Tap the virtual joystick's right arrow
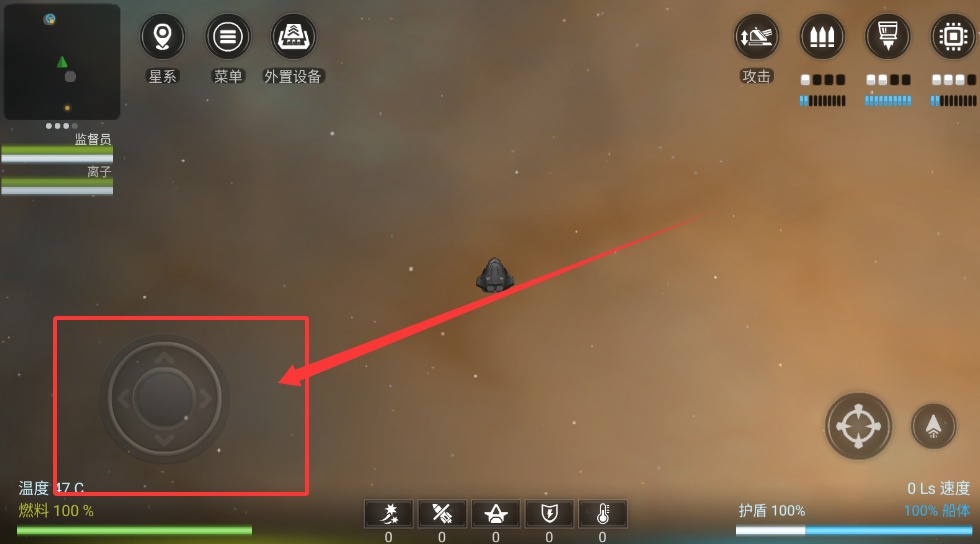The height and width of the screenshot is (544, 980). 206,399
